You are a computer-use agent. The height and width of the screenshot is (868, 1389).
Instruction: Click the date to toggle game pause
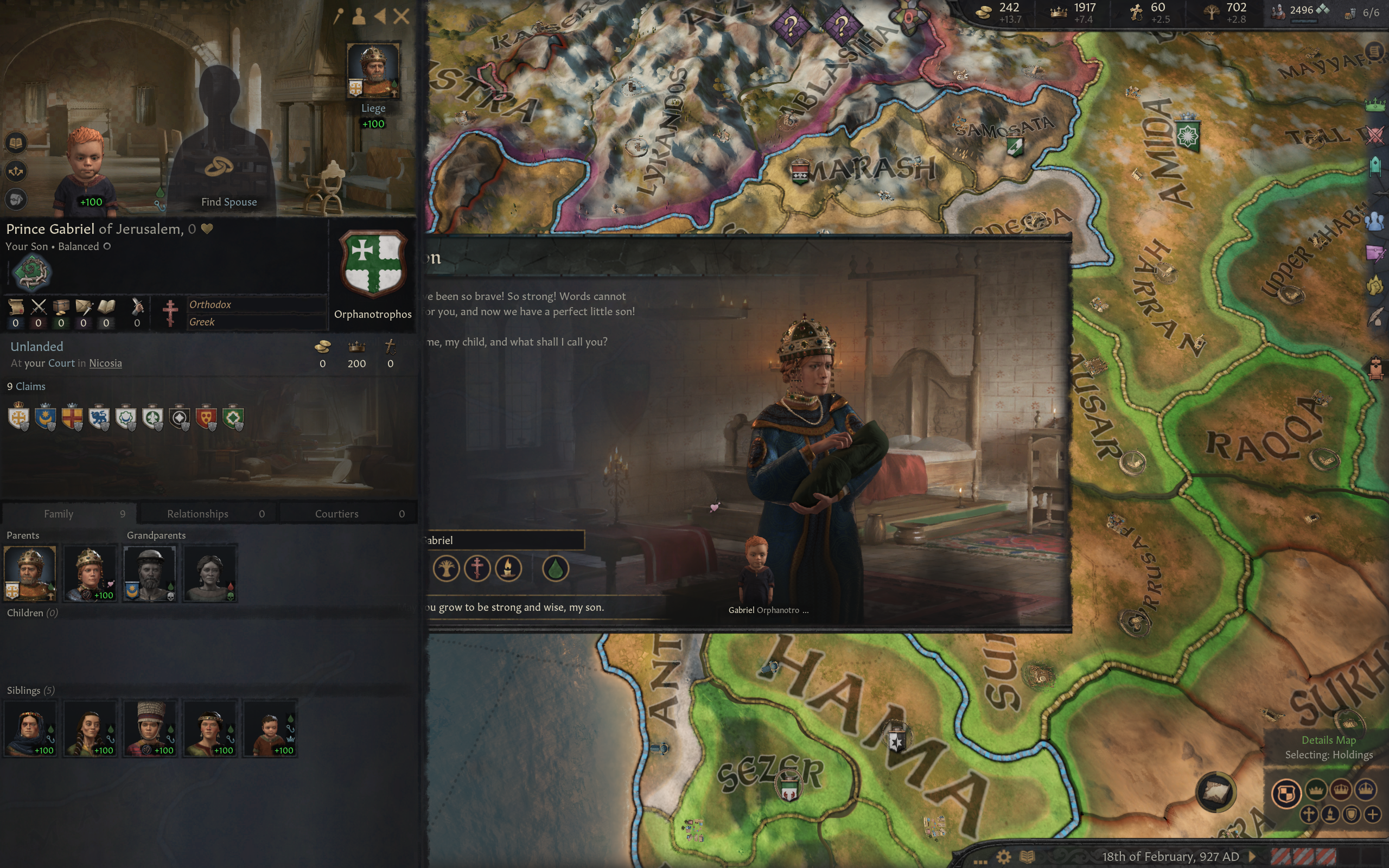point(1170,857)
